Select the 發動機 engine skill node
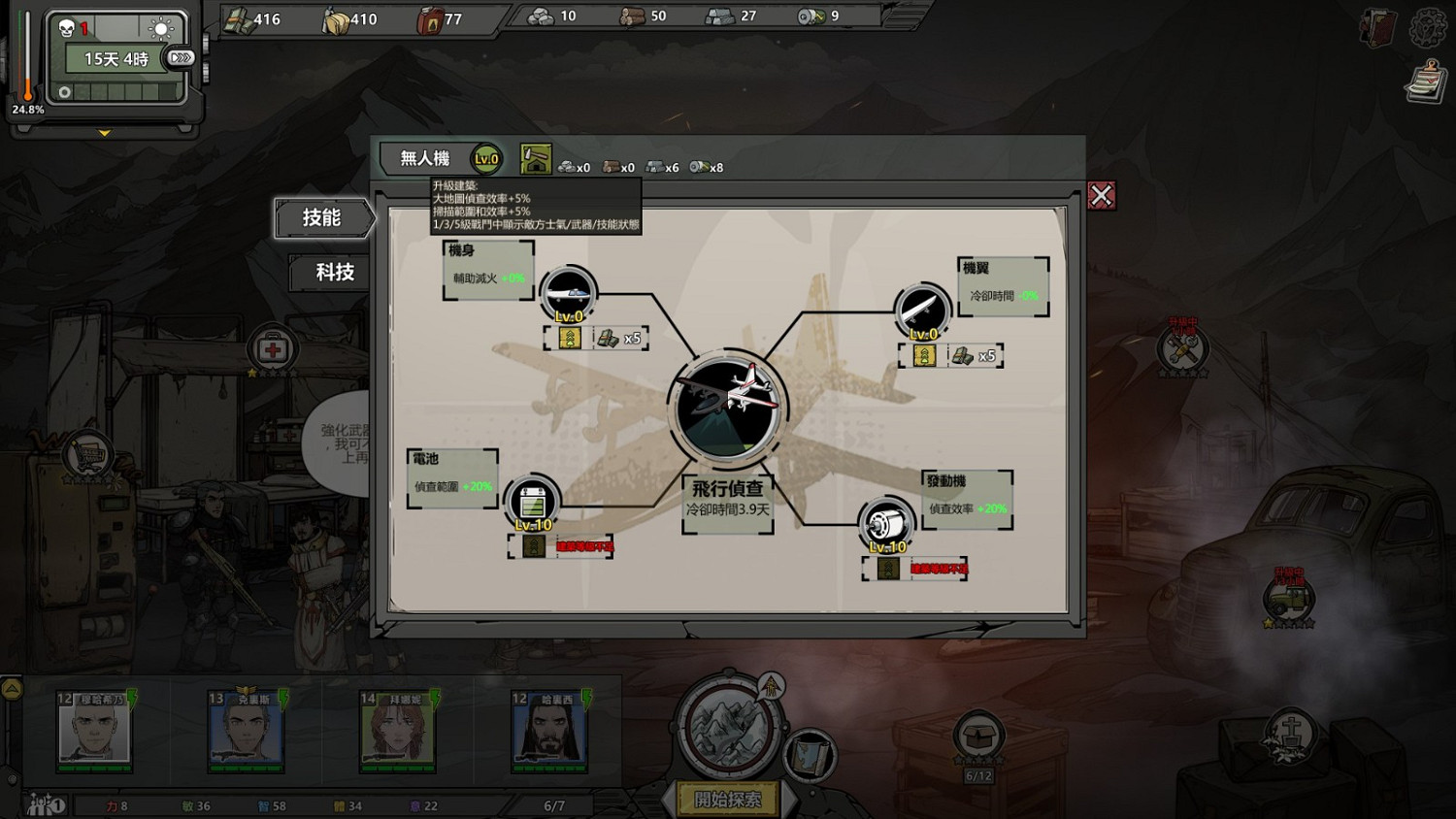1456x819 pixels. coord(886,524)
